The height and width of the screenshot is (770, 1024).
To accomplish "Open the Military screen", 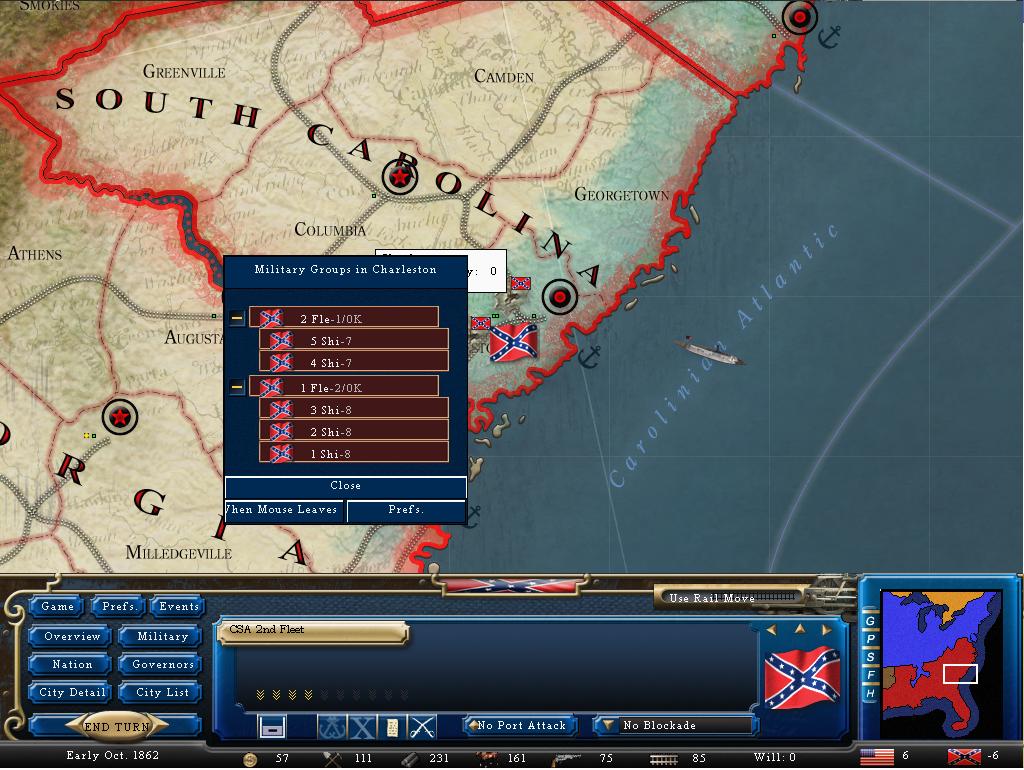I will (x=162, y=636).
